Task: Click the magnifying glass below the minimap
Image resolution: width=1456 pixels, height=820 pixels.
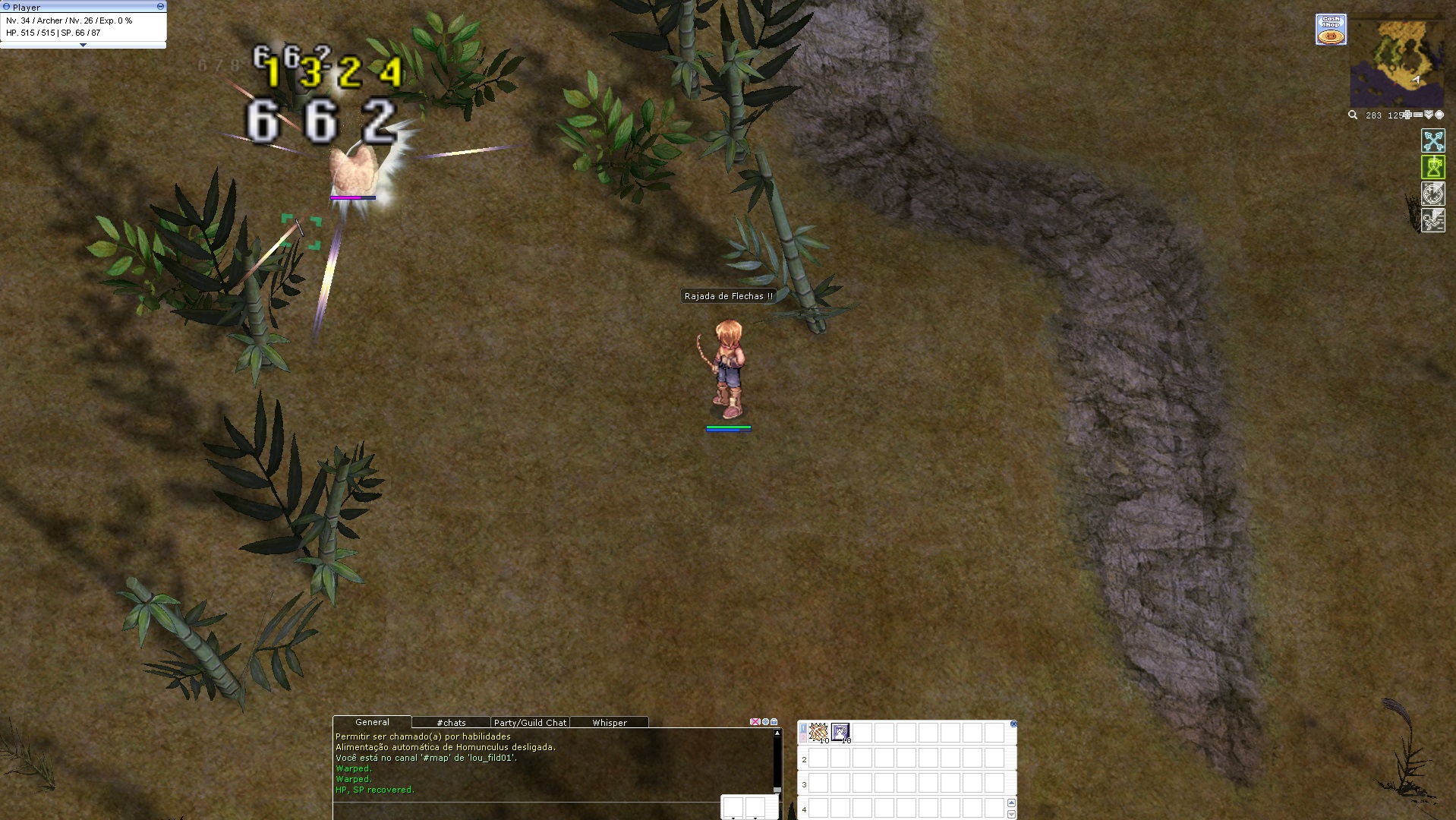Action: pyautogui.click(x=1352, y=115)
